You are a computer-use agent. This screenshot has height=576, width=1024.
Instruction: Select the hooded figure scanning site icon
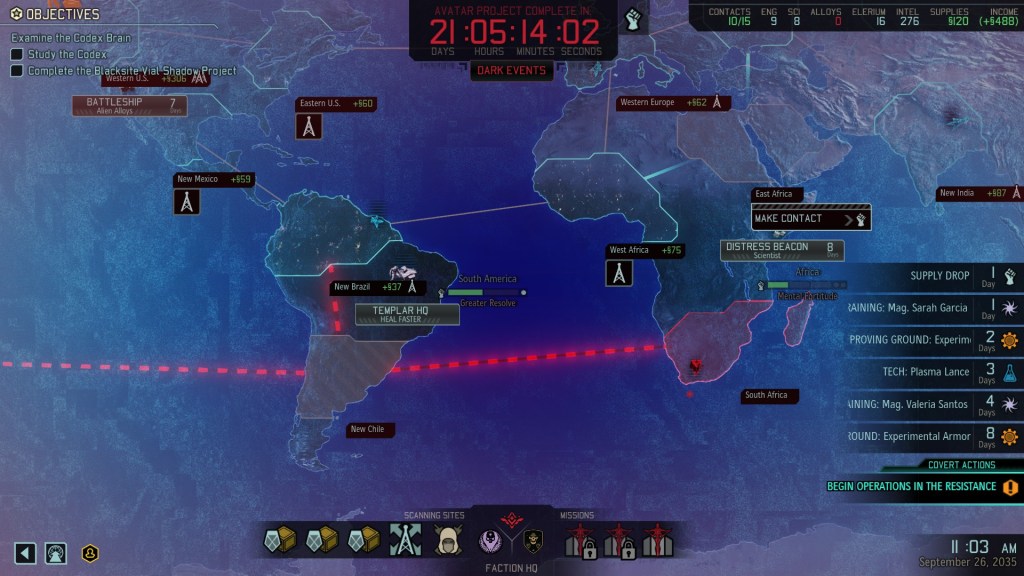tap(447, 541)
